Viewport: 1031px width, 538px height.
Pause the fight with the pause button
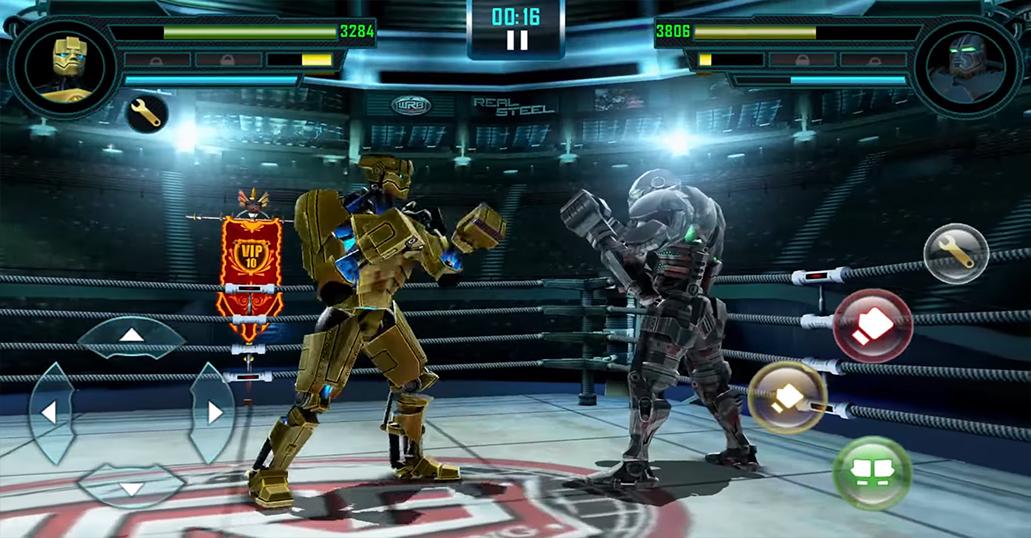tap(516, 41)
